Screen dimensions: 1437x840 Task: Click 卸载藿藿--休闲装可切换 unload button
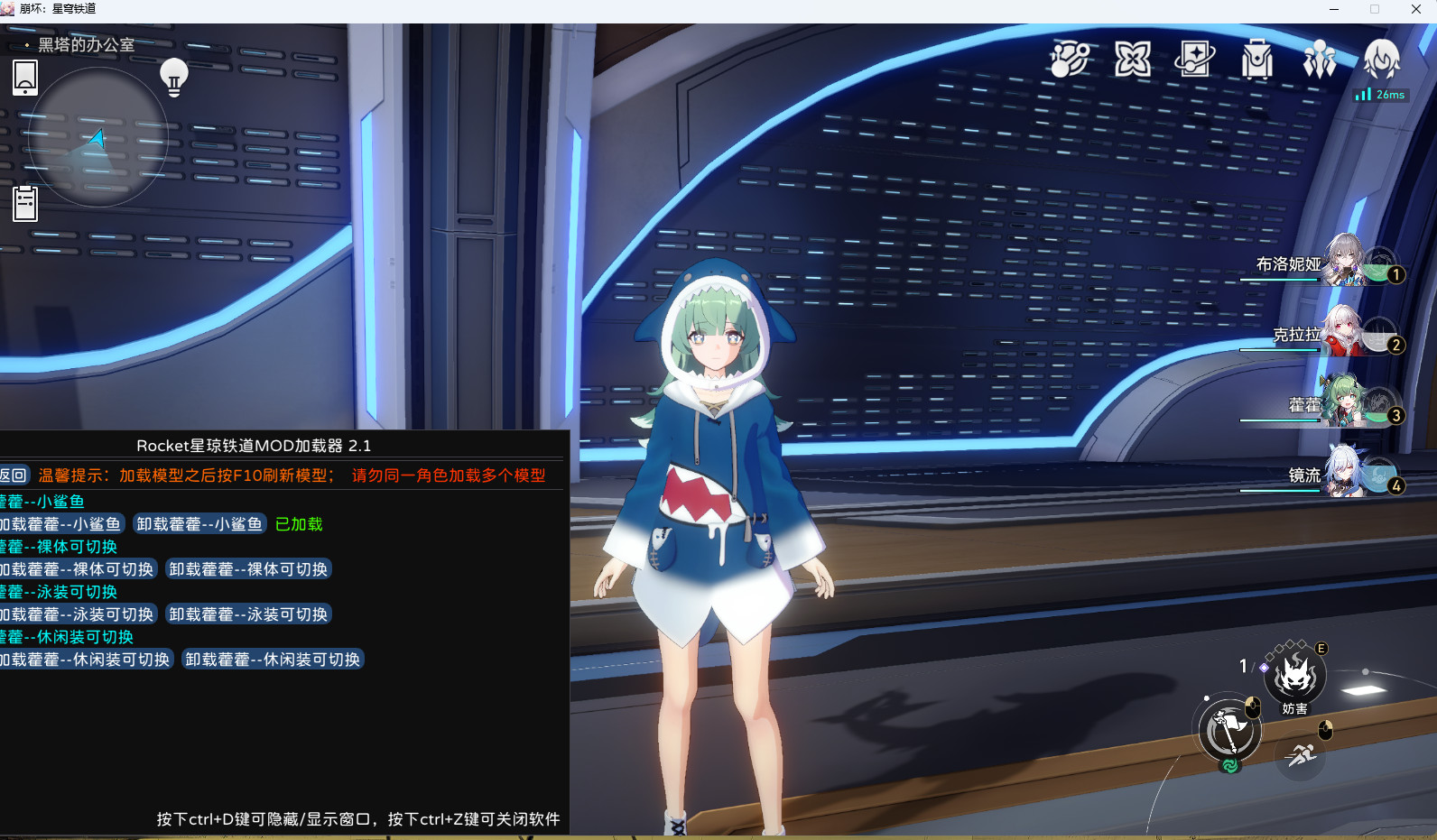click(x=272, y=660)
